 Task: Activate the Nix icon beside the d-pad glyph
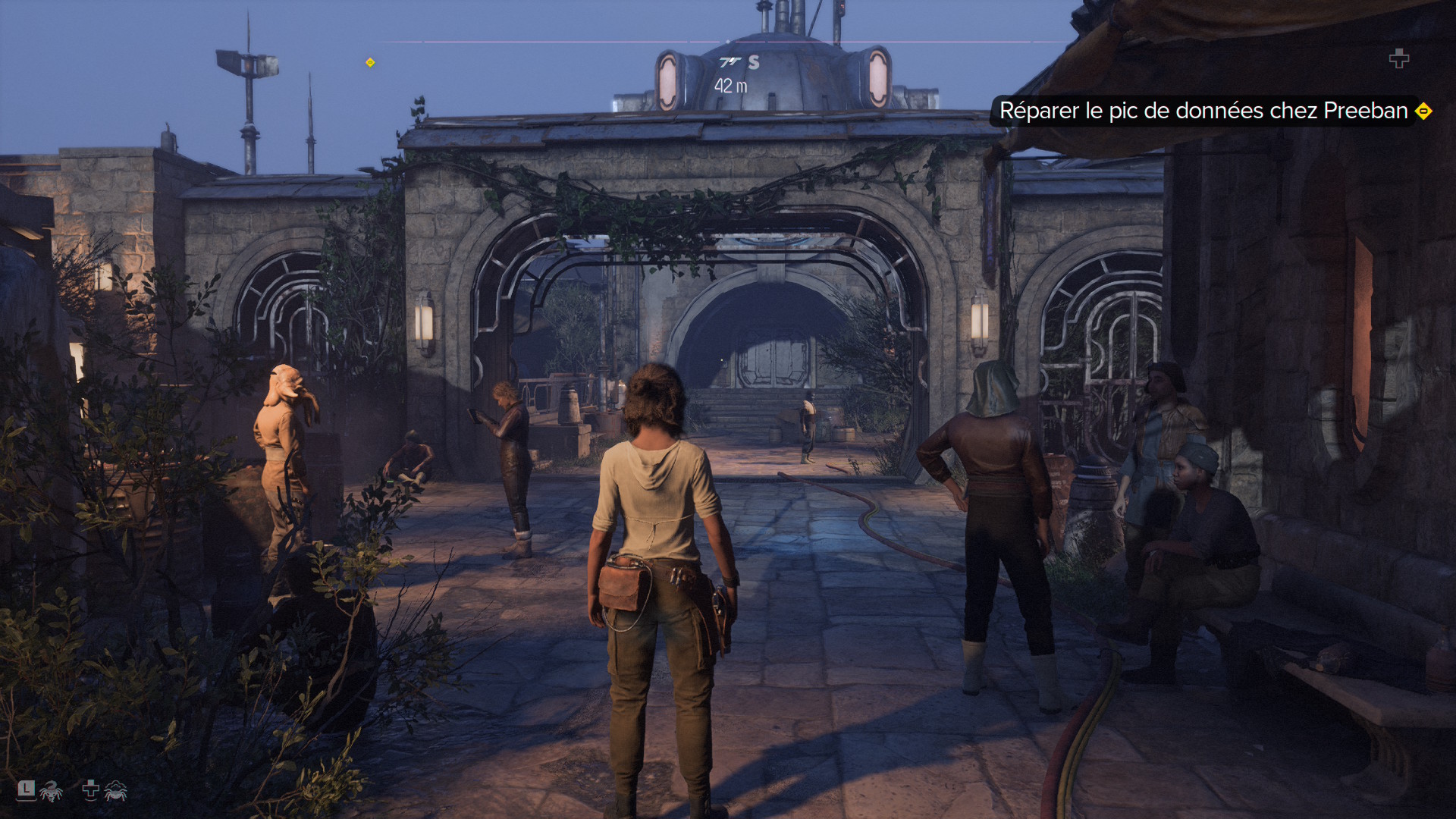tap(115, 792)
